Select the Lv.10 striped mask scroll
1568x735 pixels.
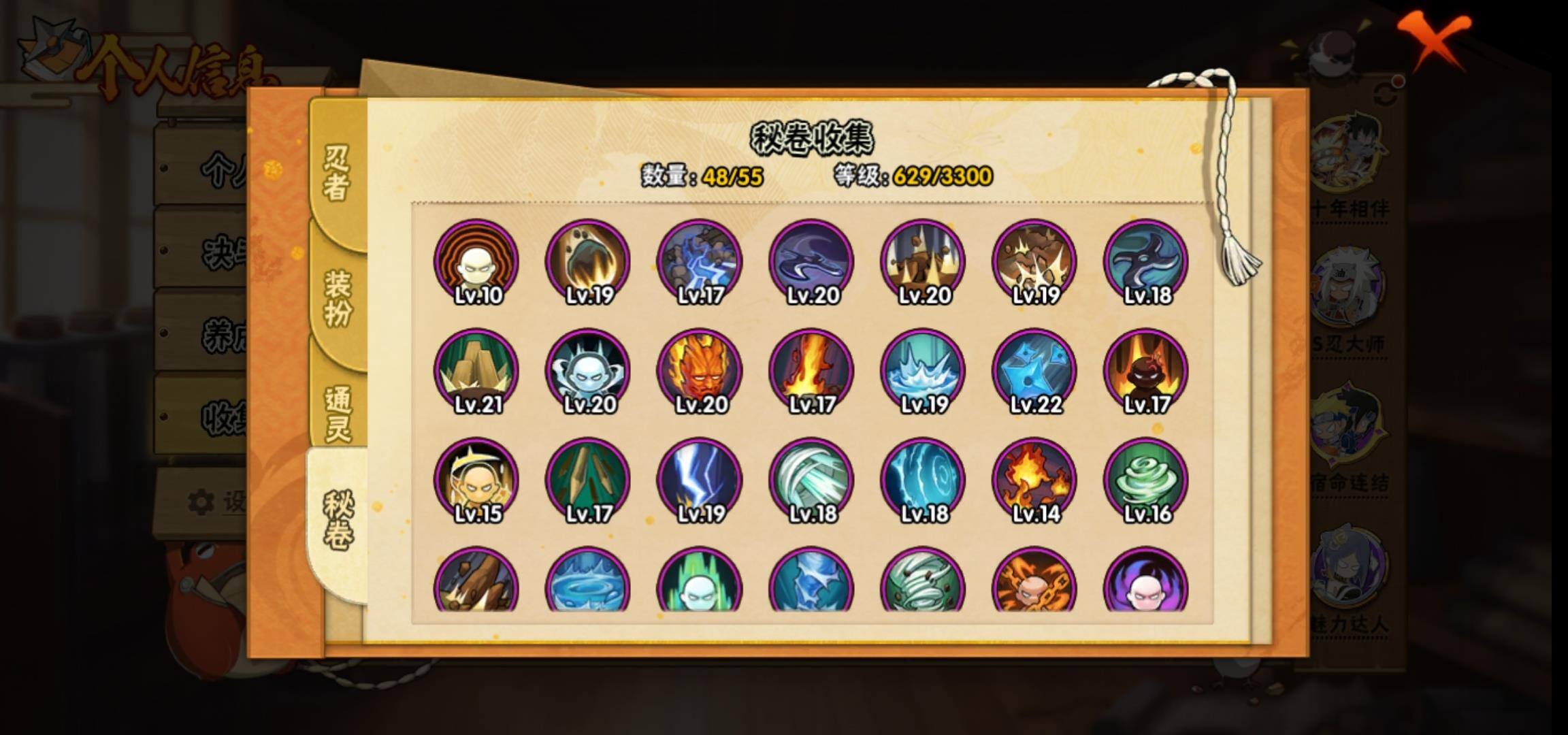pos(476,262)
